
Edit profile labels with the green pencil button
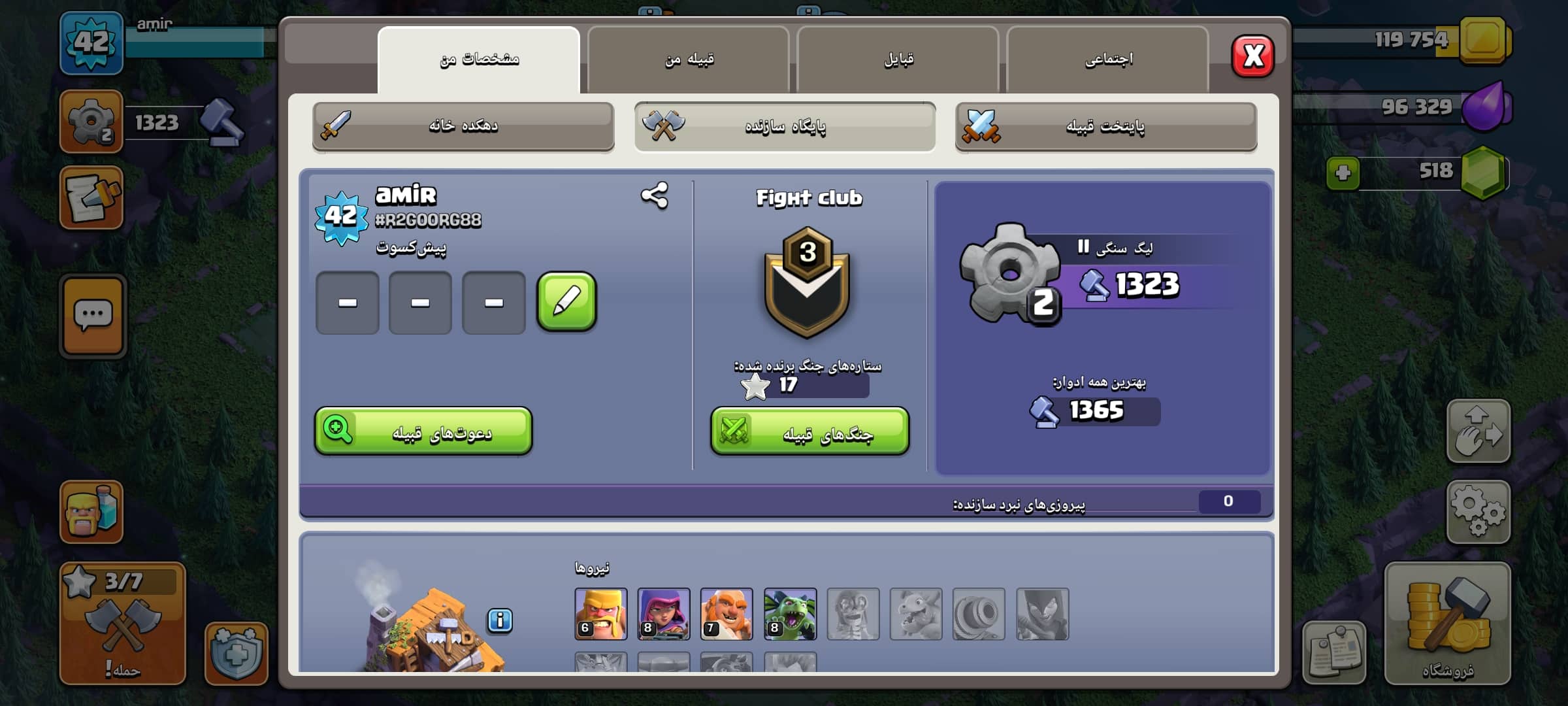(566, 302)
